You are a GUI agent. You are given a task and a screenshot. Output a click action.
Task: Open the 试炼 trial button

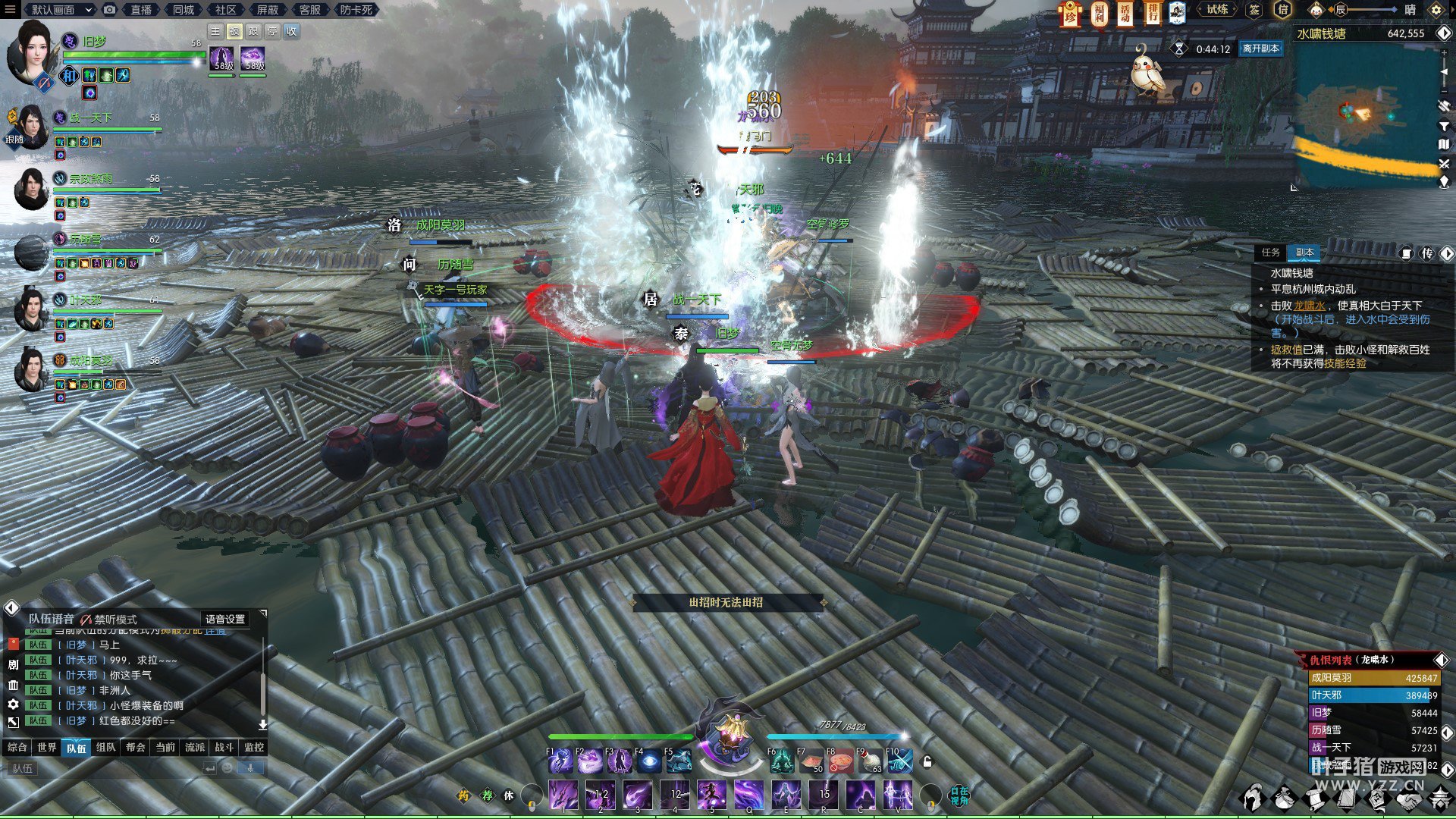point(1217,10)
